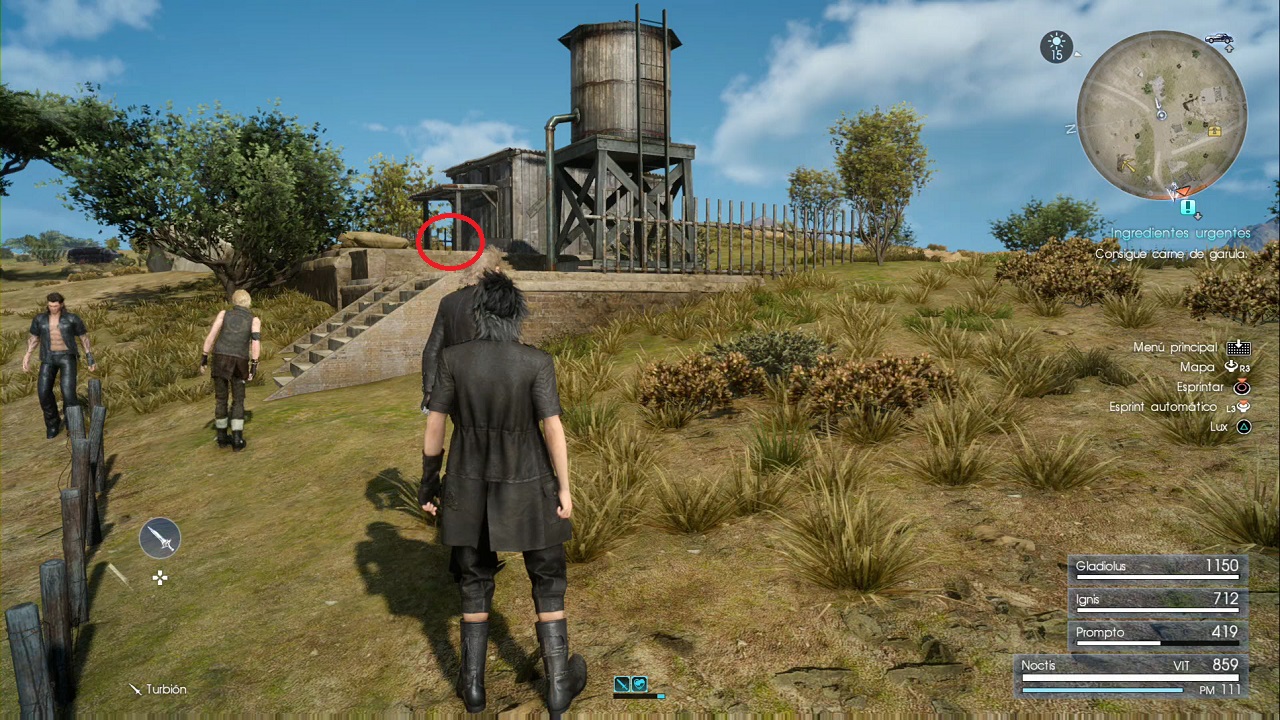Click the blue technique icons at bottom center
1280x720 pixels.
[x=630, y=684]
